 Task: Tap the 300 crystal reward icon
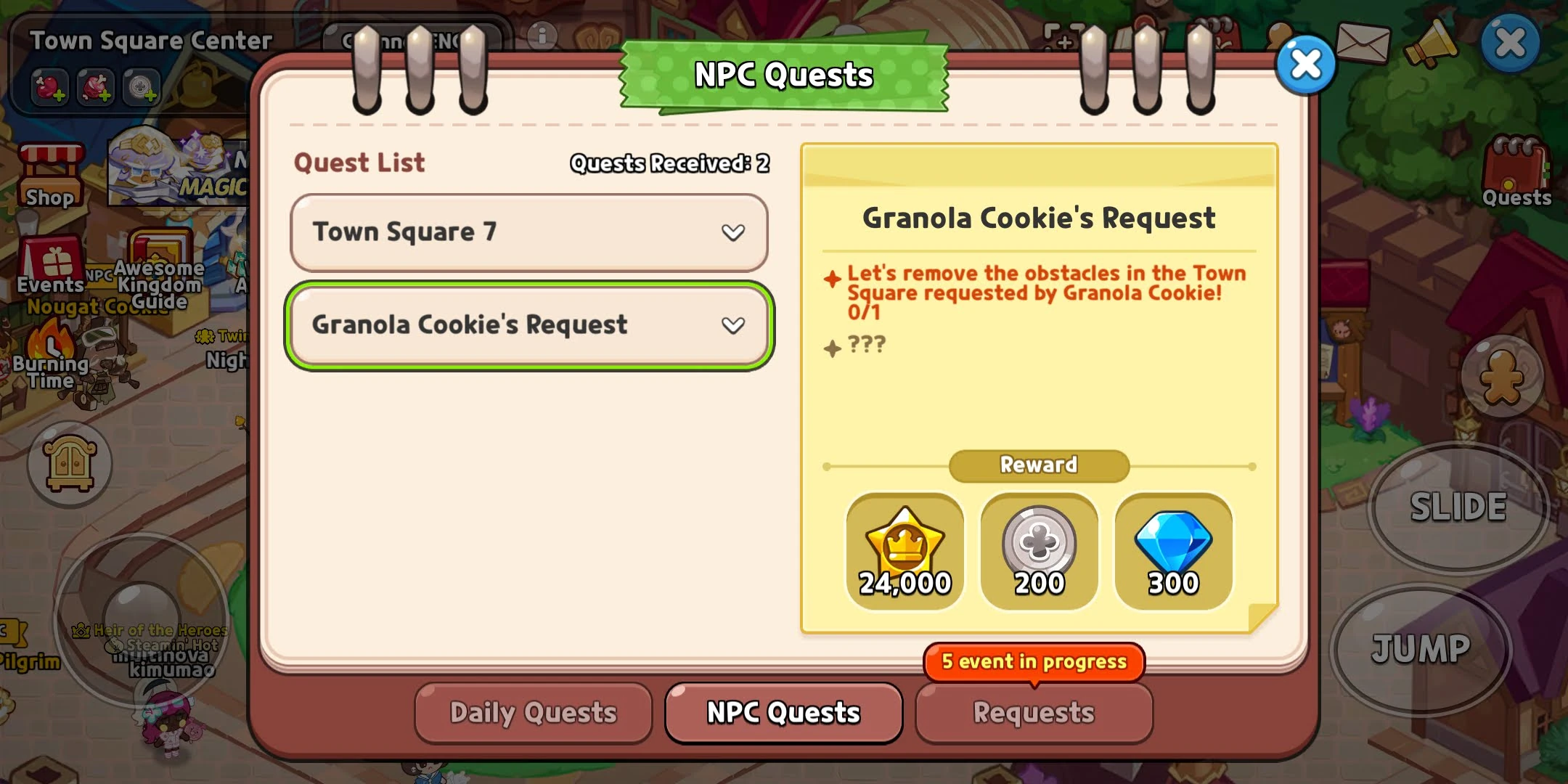[x=1173, y=552]
